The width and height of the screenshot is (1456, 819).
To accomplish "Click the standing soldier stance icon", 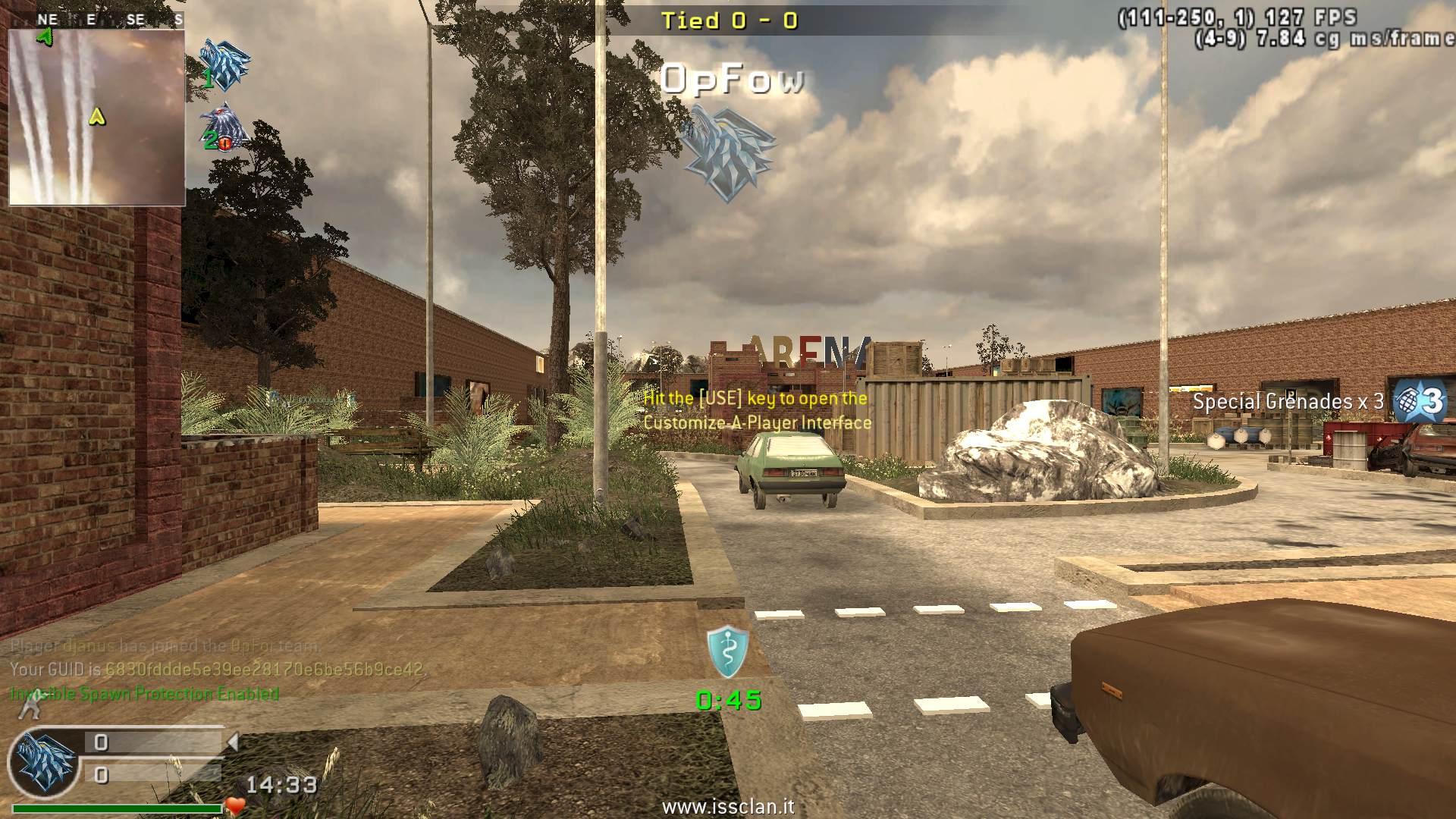I will [x=29, y=710].
